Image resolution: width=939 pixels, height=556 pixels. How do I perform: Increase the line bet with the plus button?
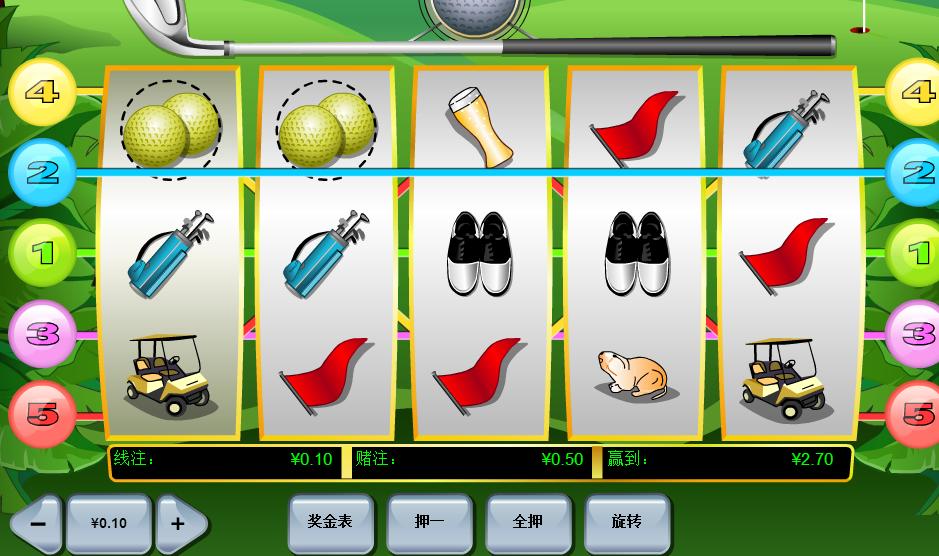pos(178,523)
